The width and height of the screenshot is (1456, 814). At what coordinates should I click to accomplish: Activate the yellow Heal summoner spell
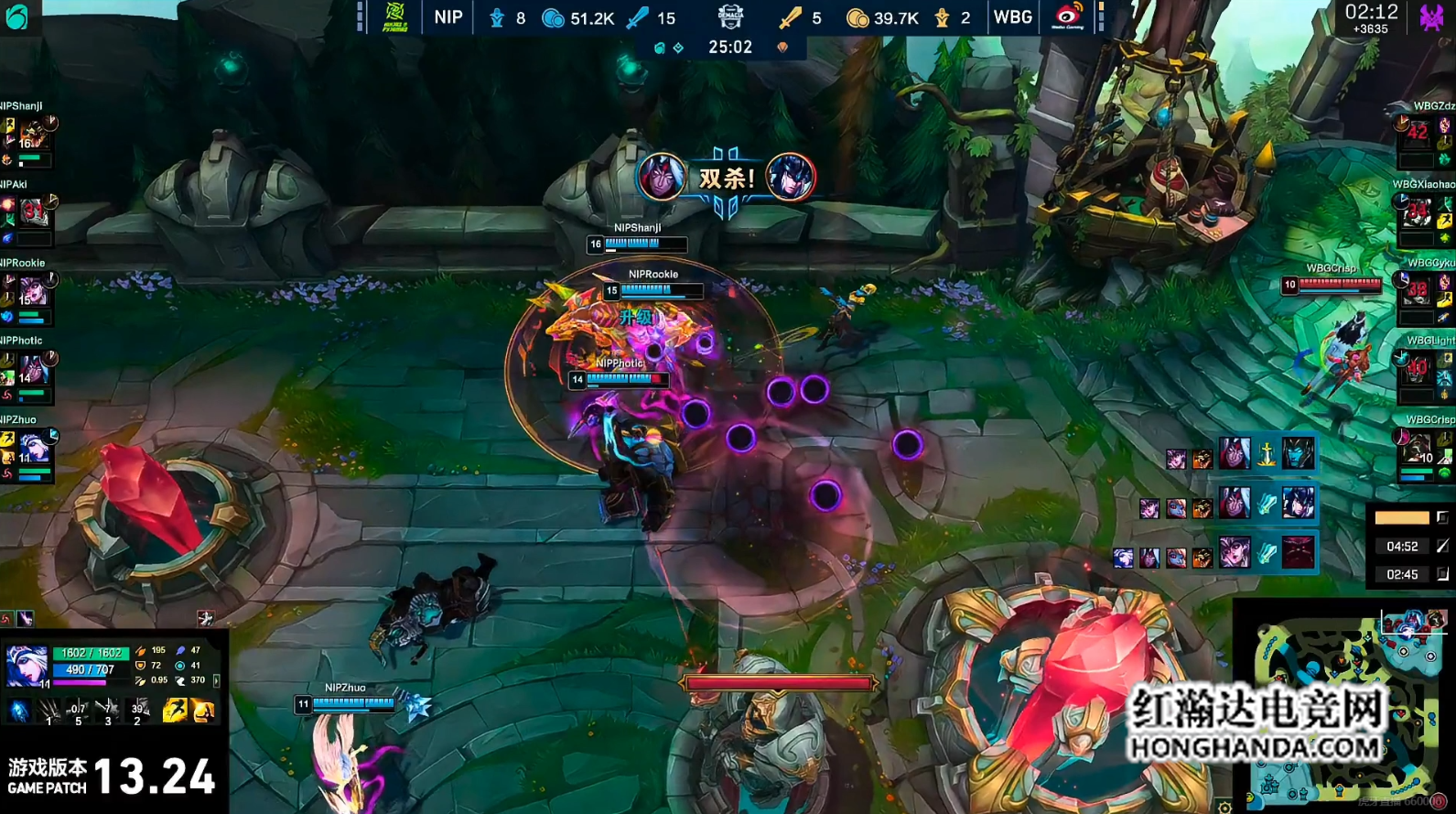click(203, 710)
